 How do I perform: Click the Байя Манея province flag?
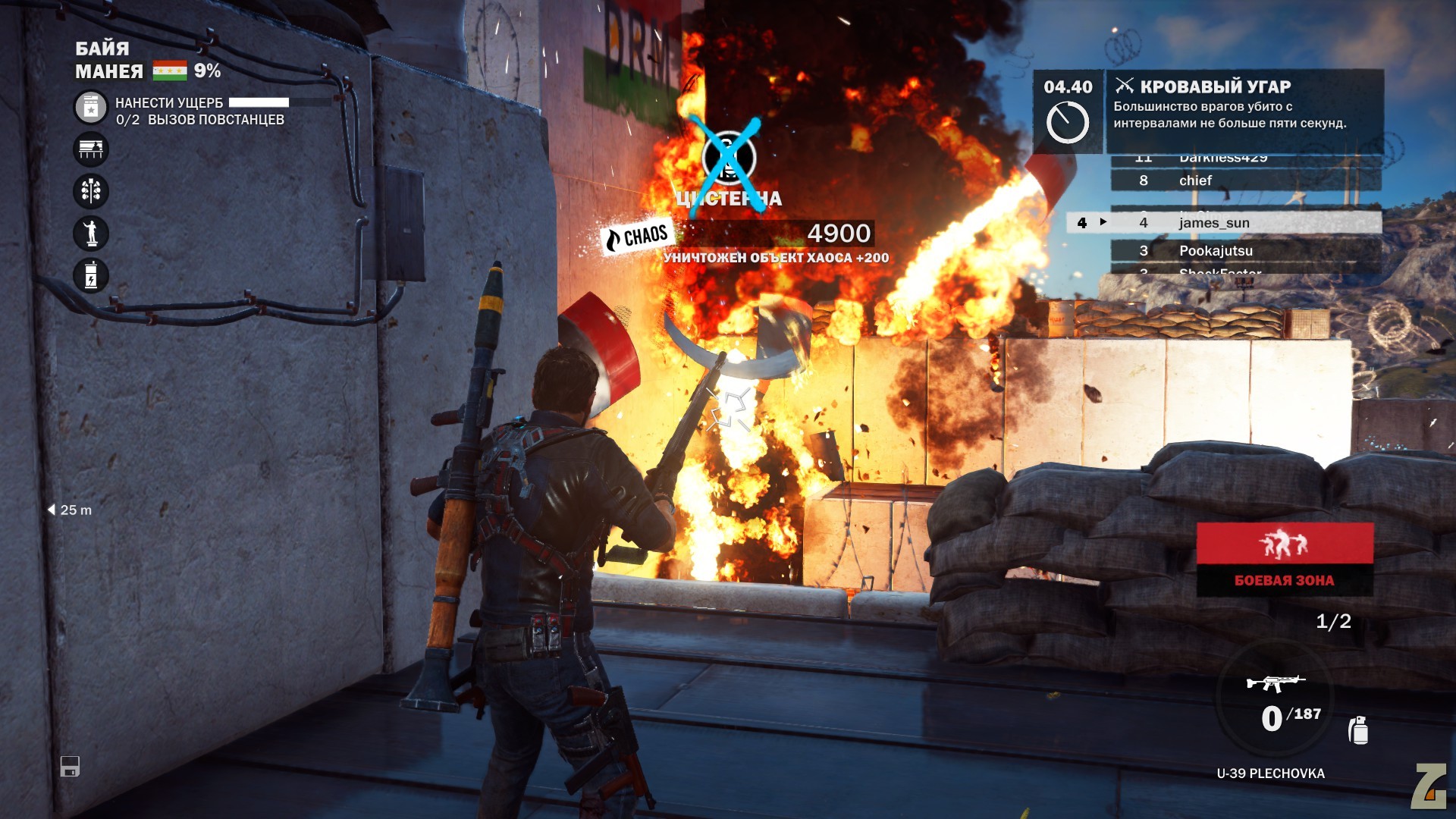tap(169, 71)
